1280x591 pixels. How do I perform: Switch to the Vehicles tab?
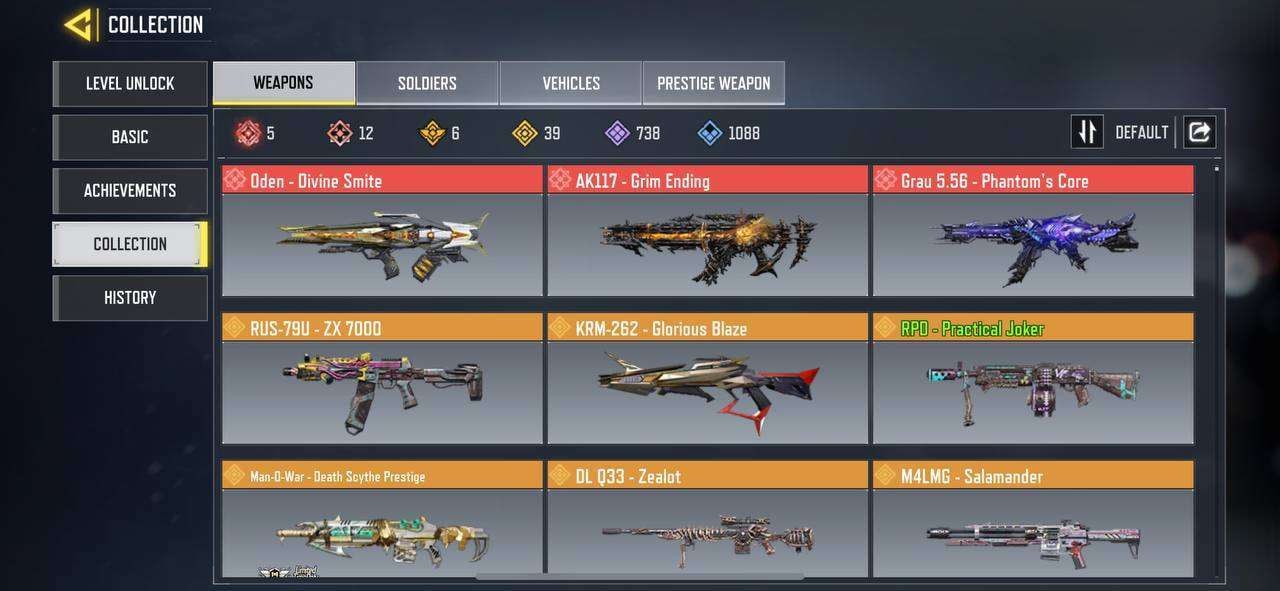click(x=570, y=83)
